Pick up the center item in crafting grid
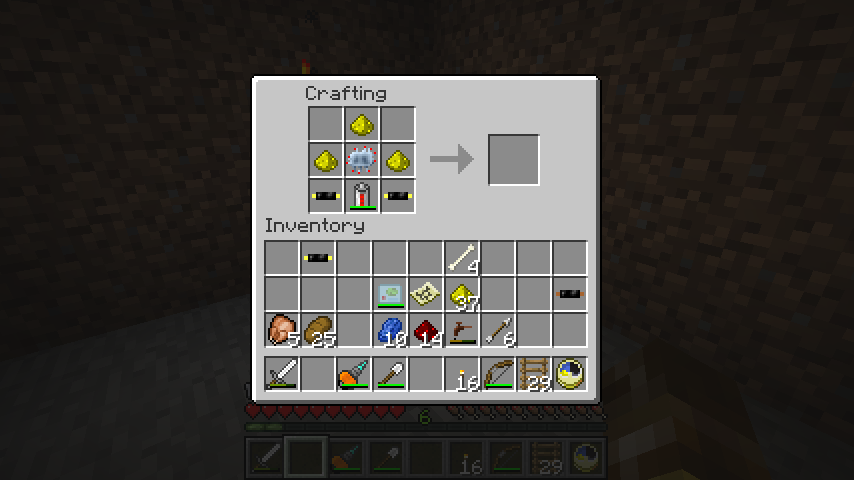This screenshot has height=480, width=854. click(361, 160)
